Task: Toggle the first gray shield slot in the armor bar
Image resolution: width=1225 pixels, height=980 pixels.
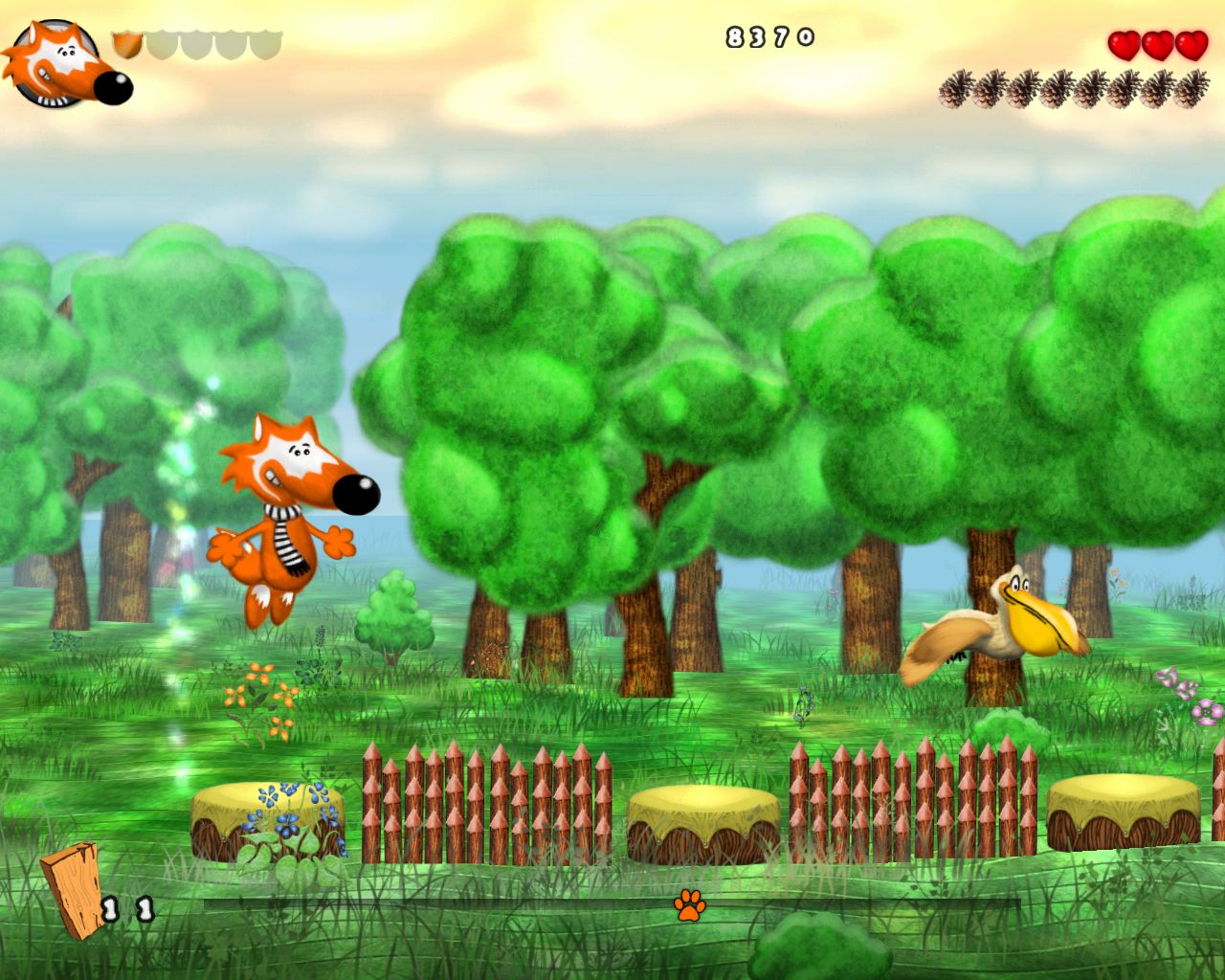Action: pos(161,43)
